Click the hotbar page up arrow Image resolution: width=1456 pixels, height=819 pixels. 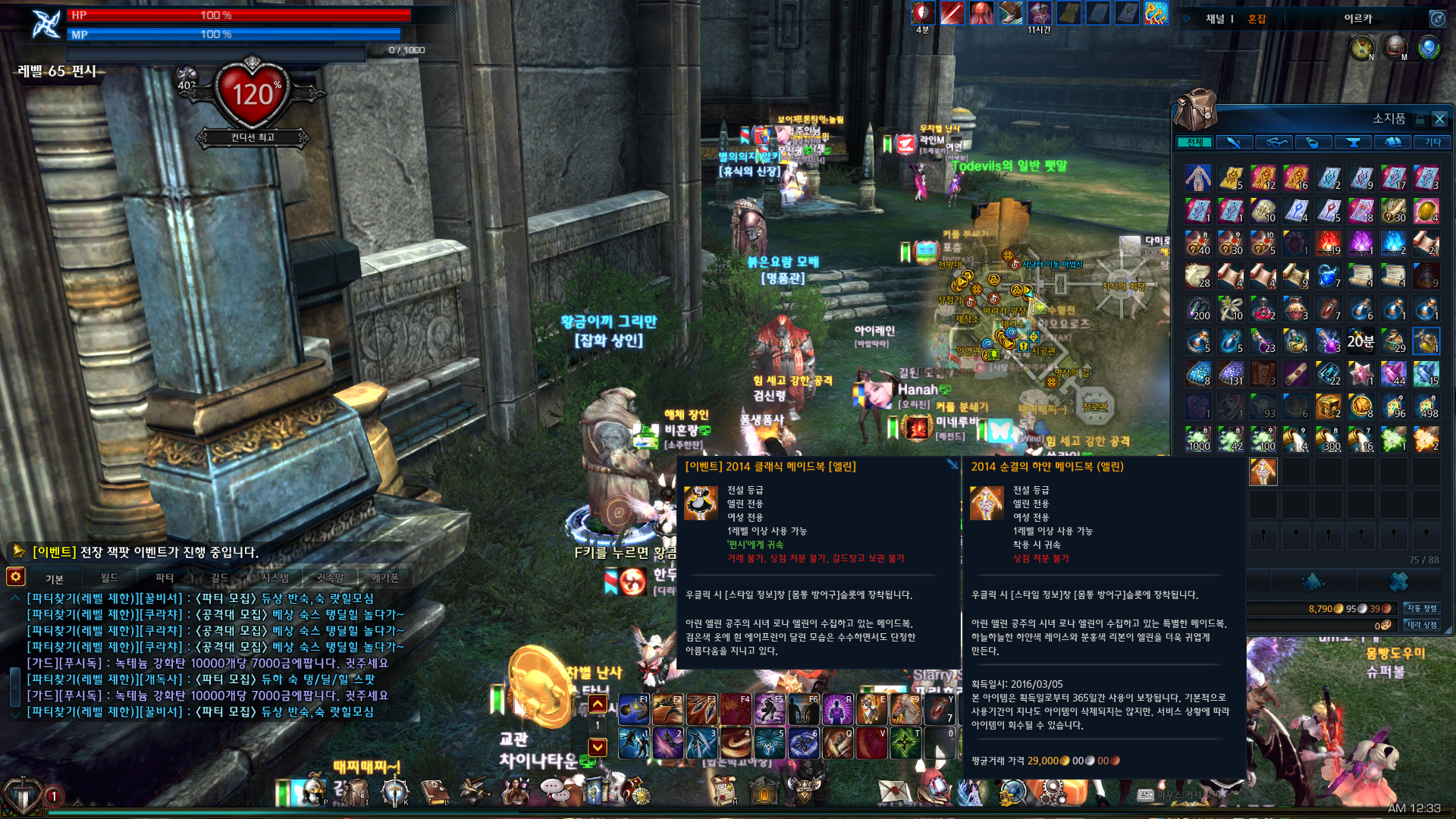[x=598, y=704]
